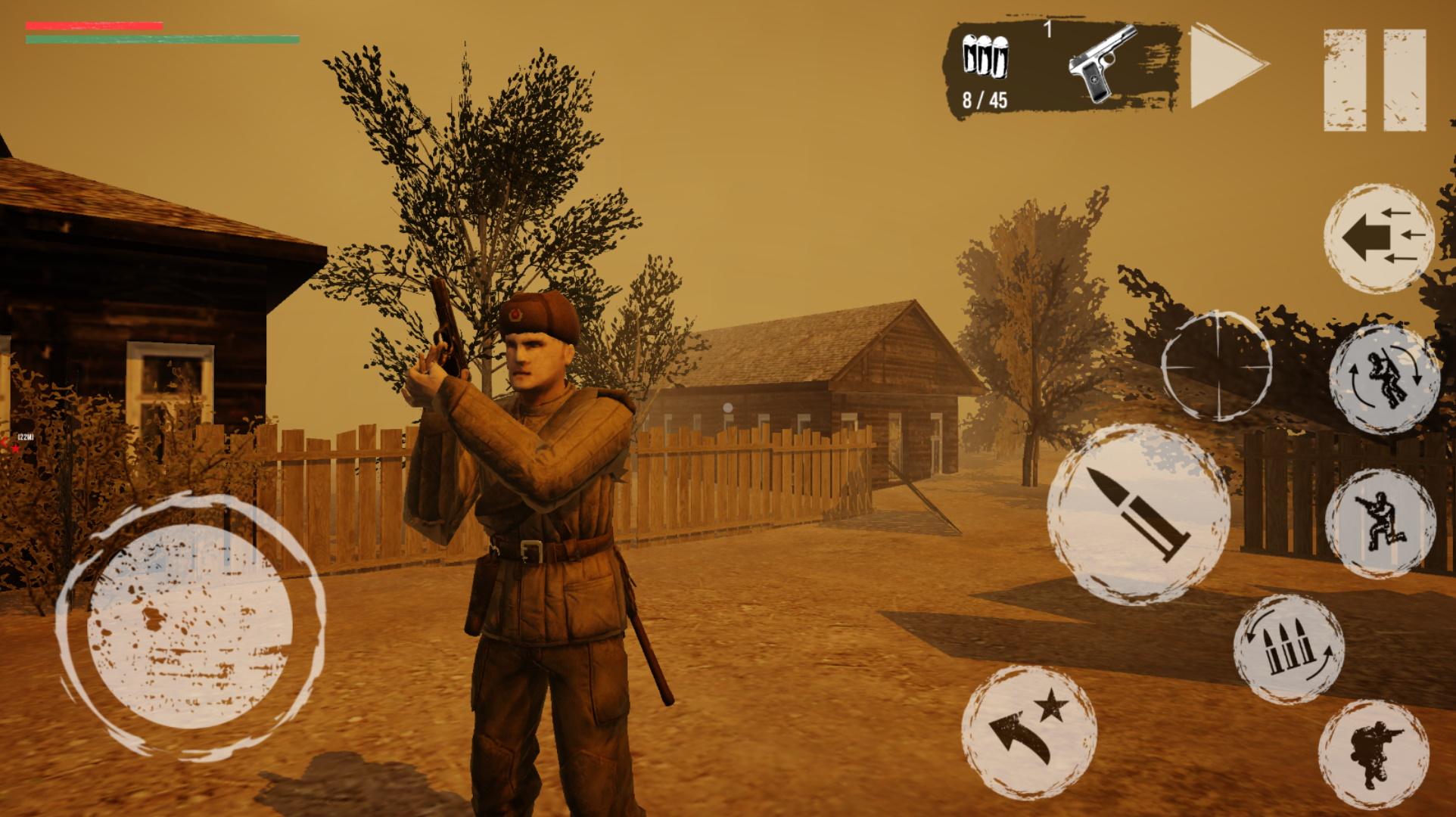
Task: Use the combat roll button
Action: coord(1383,379)
